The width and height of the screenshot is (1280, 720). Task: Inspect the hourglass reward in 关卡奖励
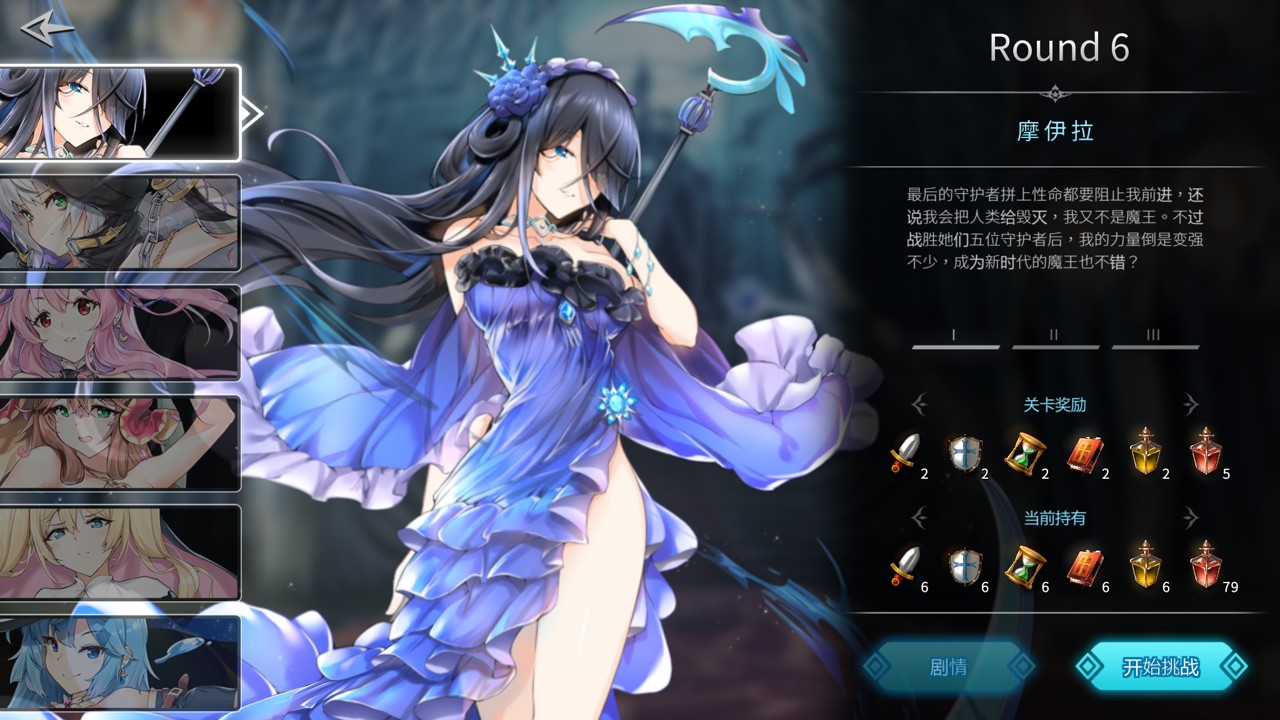[1024, 453]
